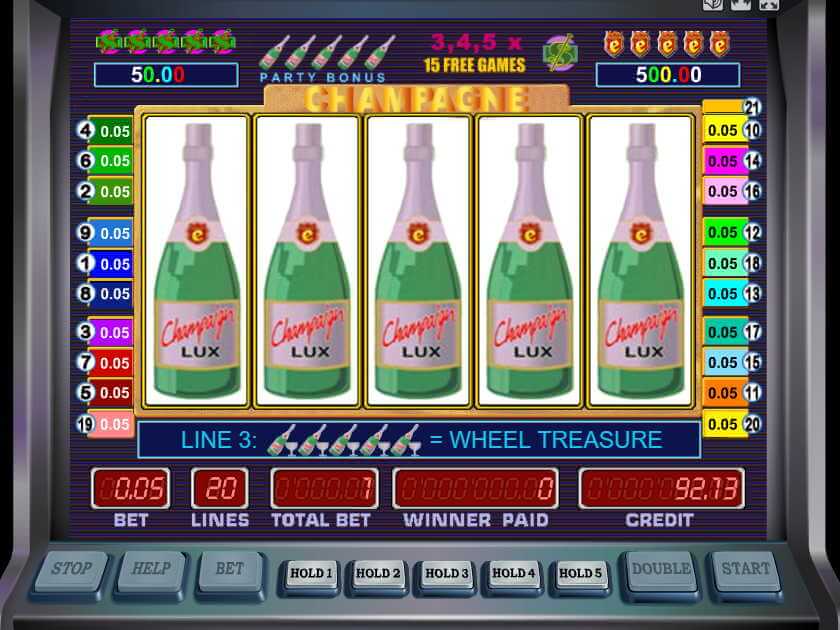
Task: Activate the HOLD 1 button
Action: click(310, 574)
